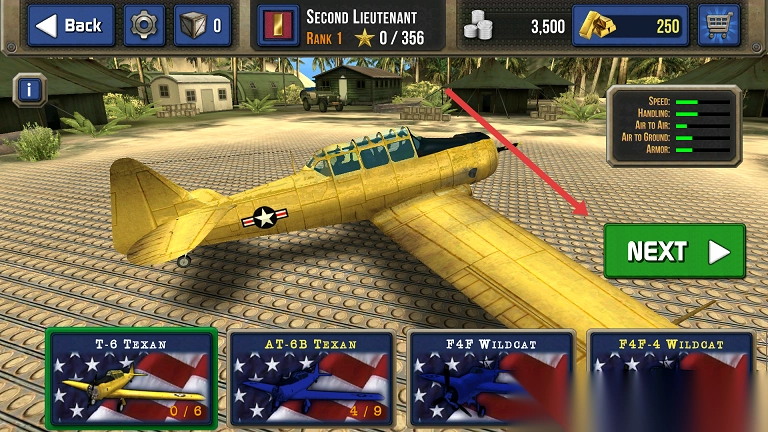Open the crate inventory counter
Viewport: 768px width, 432px height.
pyautogui.click(x=203, y=25)
